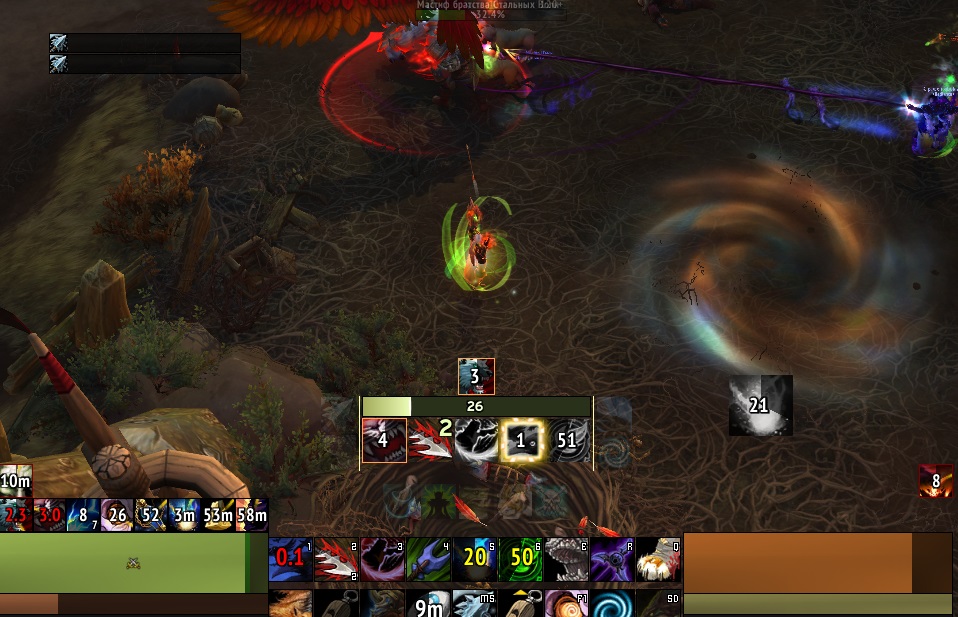
Task: Cast the blue axe ability on green background
Action: click(428, 560)
